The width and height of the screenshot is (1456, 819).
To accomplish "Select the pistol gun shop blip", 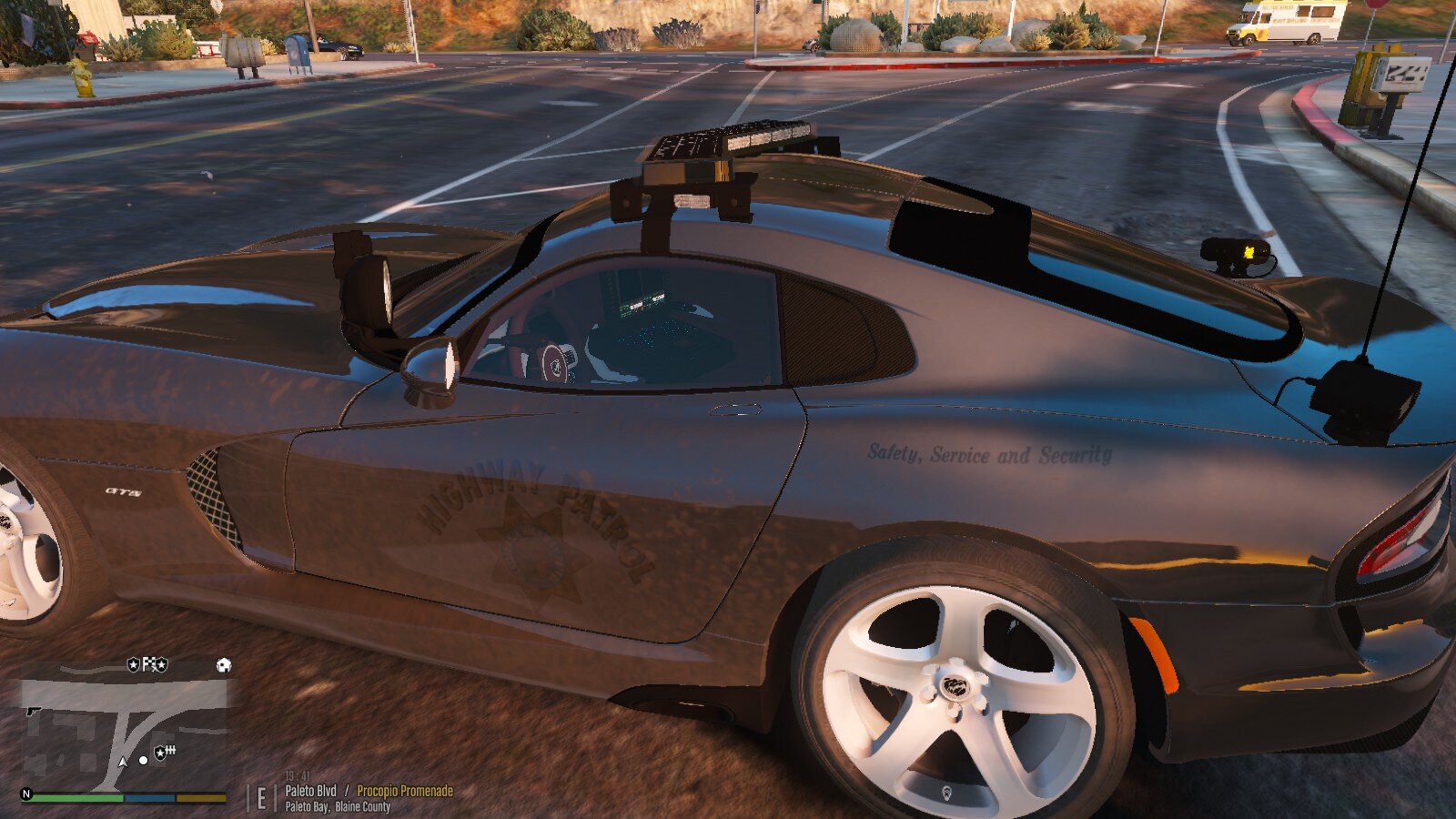I will click(34, 710).
